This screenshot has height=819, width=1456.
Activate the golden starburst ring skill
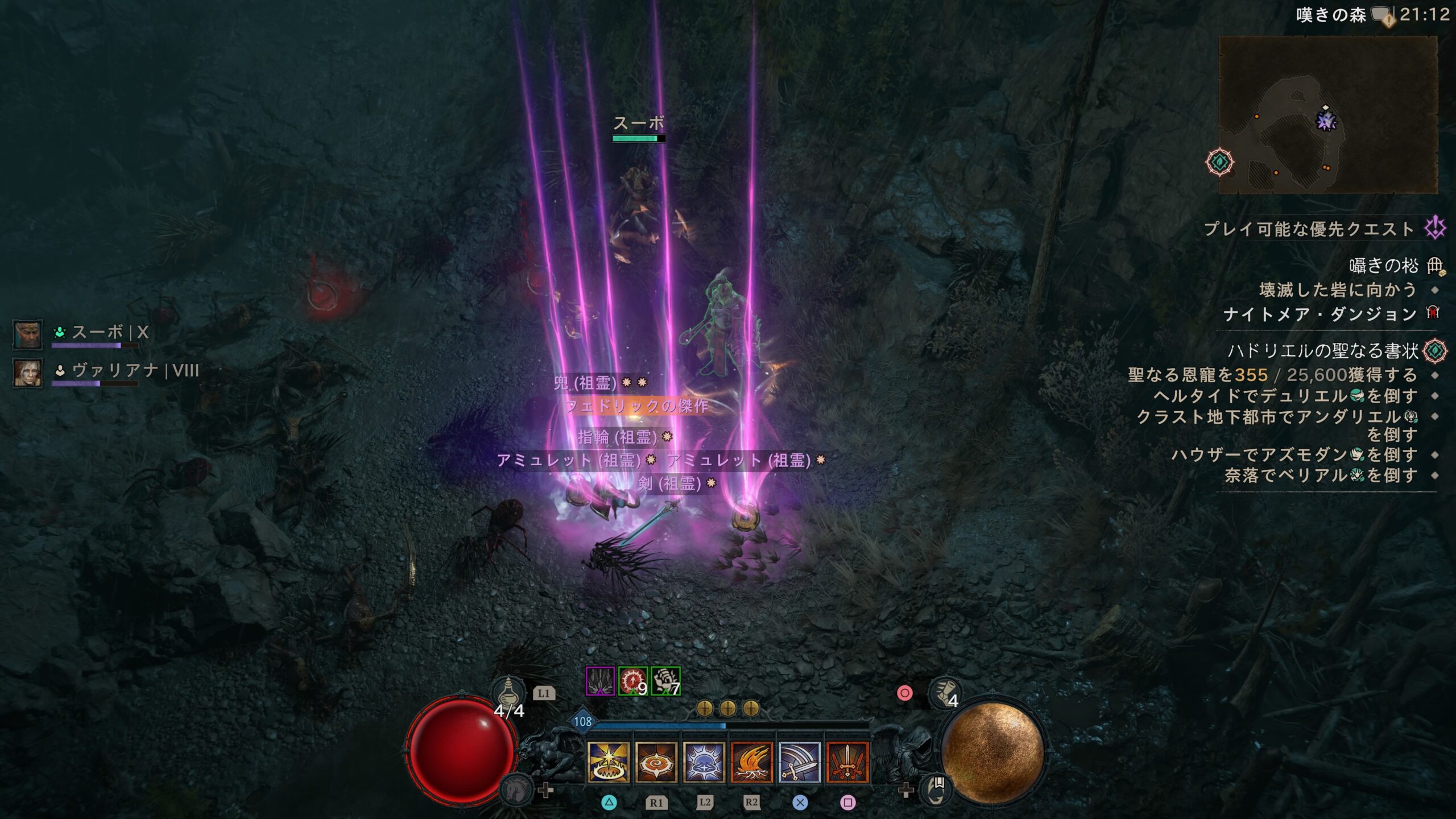pyautogui.click(x=608, y=762)
